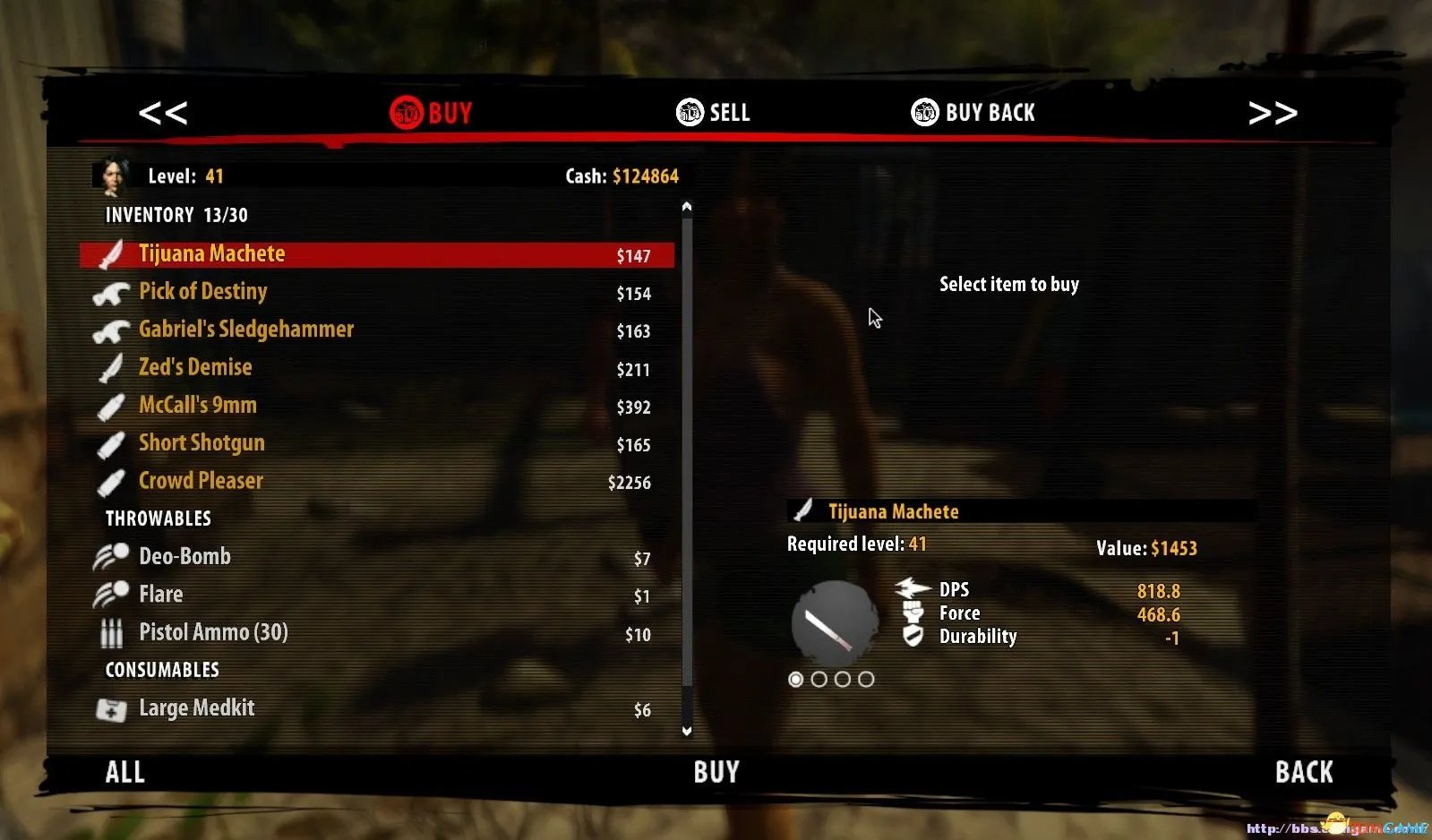Open the BUY BACK tab
Image resolution: width=1432 pixels, height=840 pixels.
(x=973, y=113)
